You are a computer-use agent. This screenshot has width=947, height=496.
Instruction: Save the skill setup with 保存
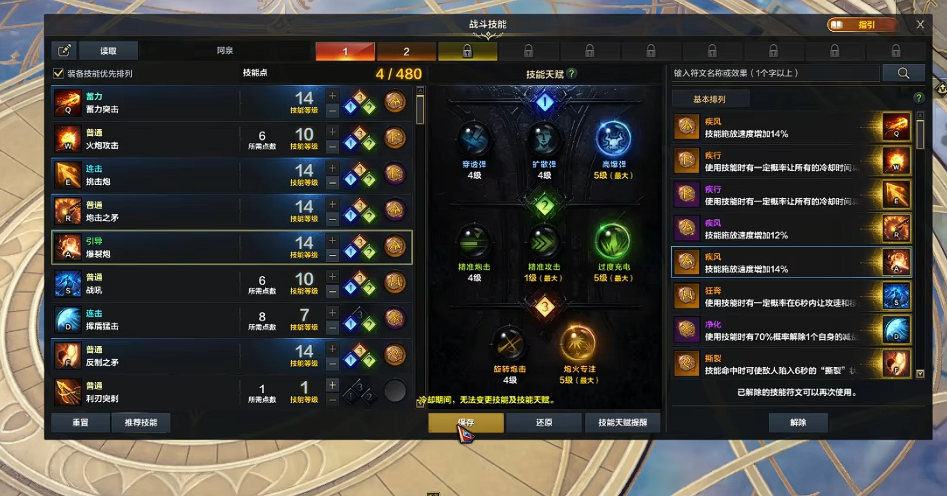click(465, 423)
